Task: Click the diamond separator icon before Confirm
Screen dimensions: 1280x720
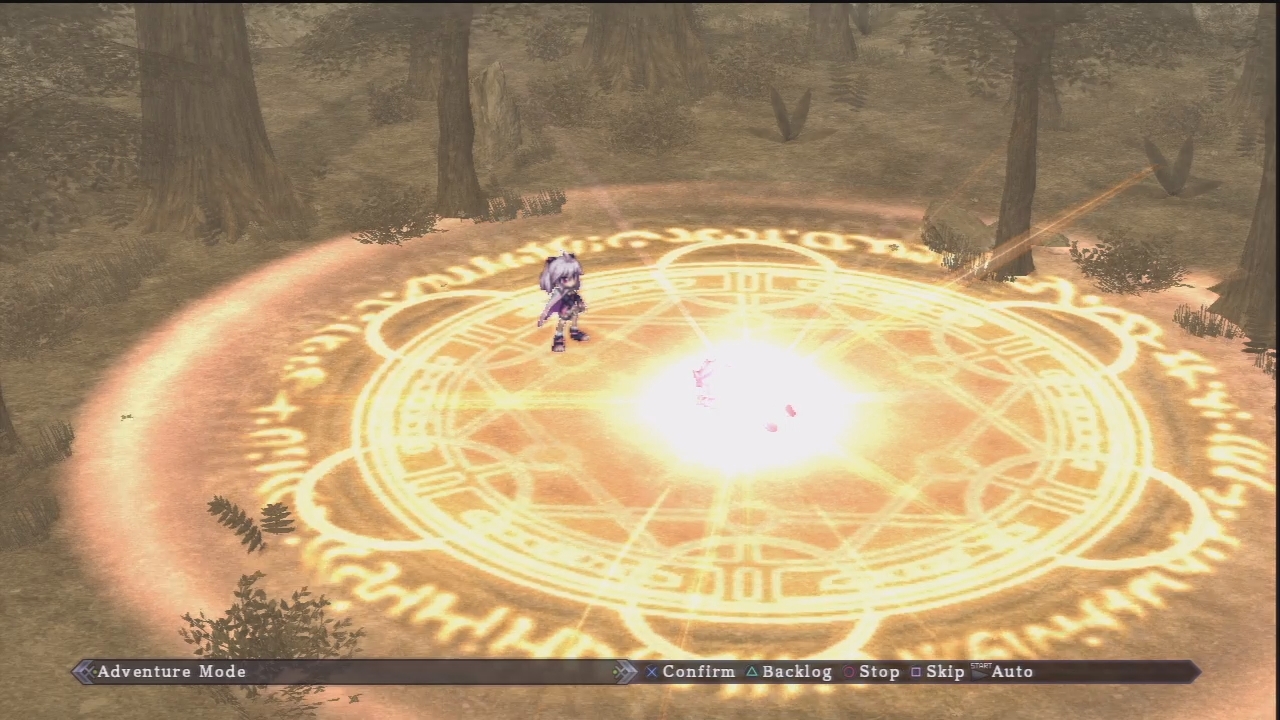Action: (626, 671)
